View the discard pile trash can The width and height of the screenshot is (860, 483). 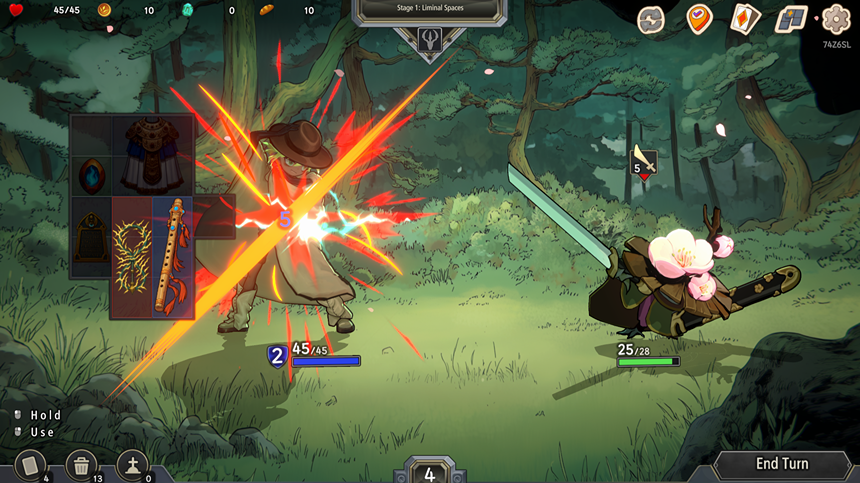coord(81,465)
